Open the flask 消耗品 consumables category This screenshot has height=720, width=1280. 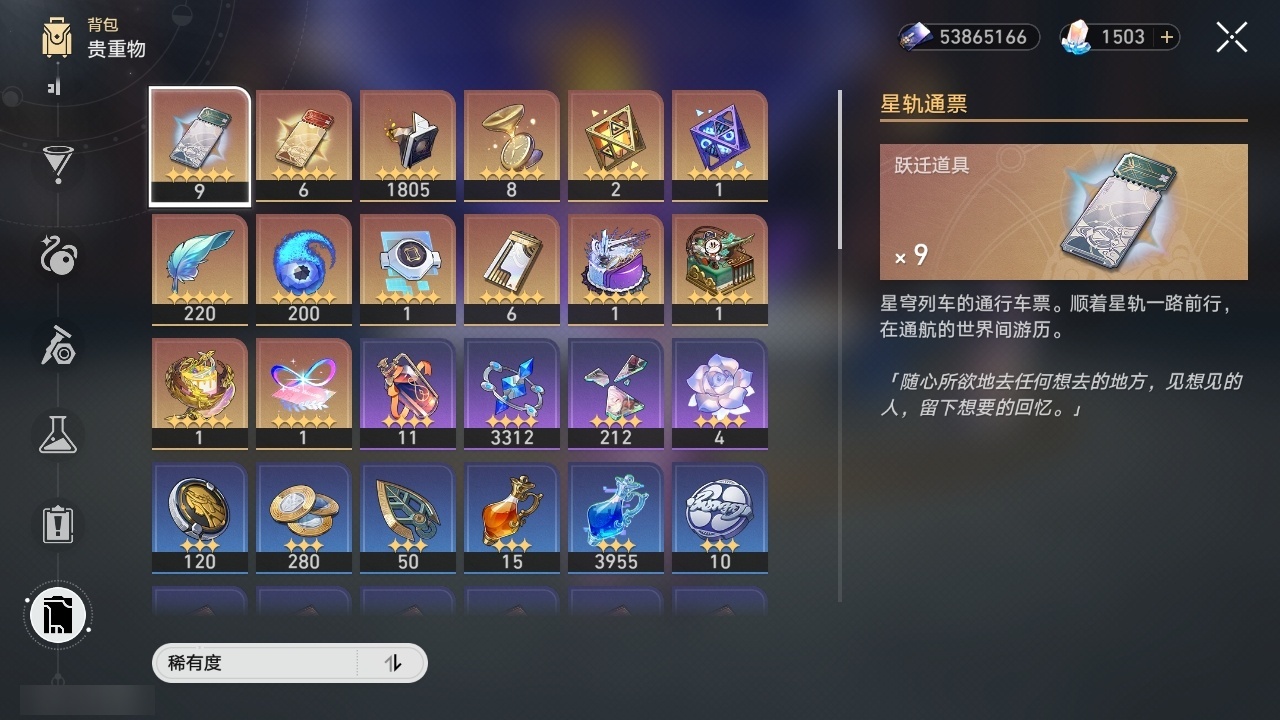(58, 435)
